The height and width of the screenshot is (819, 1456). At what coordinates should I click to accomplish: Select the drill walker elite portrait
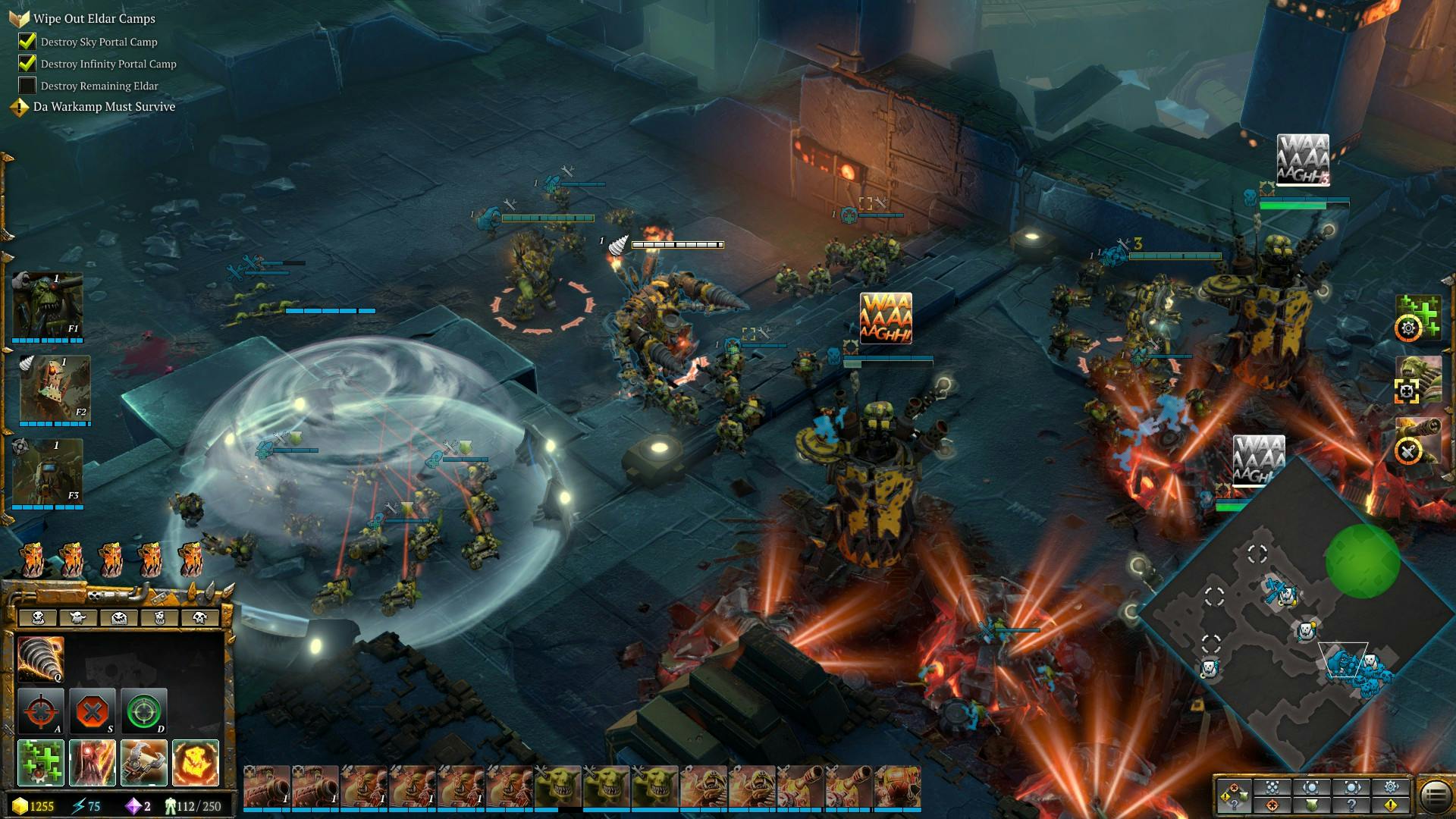coord(53,389)
